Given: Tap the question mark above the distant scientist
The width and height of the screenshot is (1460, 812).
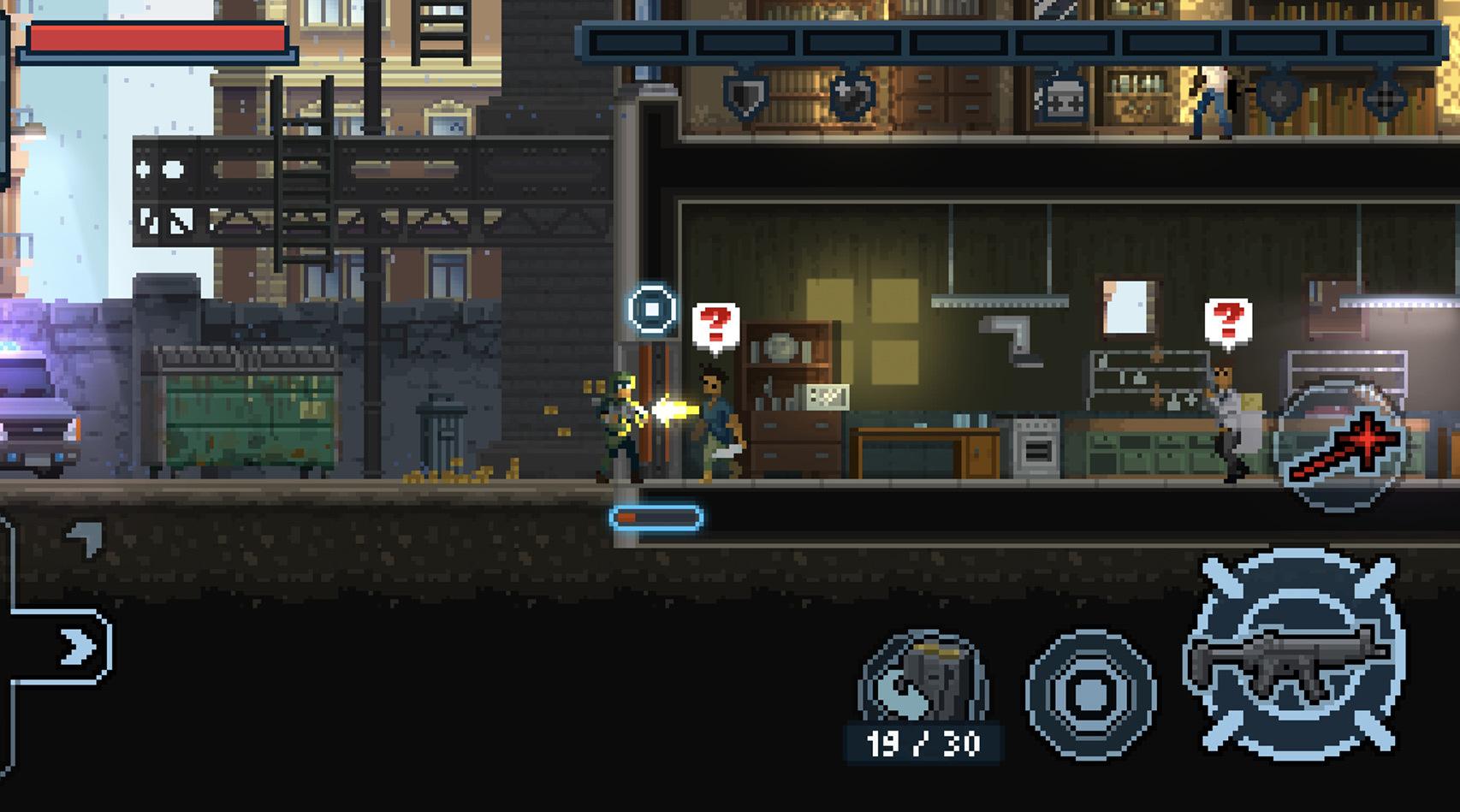Looking at the screenshot, I should click(x=1230, y=320).
